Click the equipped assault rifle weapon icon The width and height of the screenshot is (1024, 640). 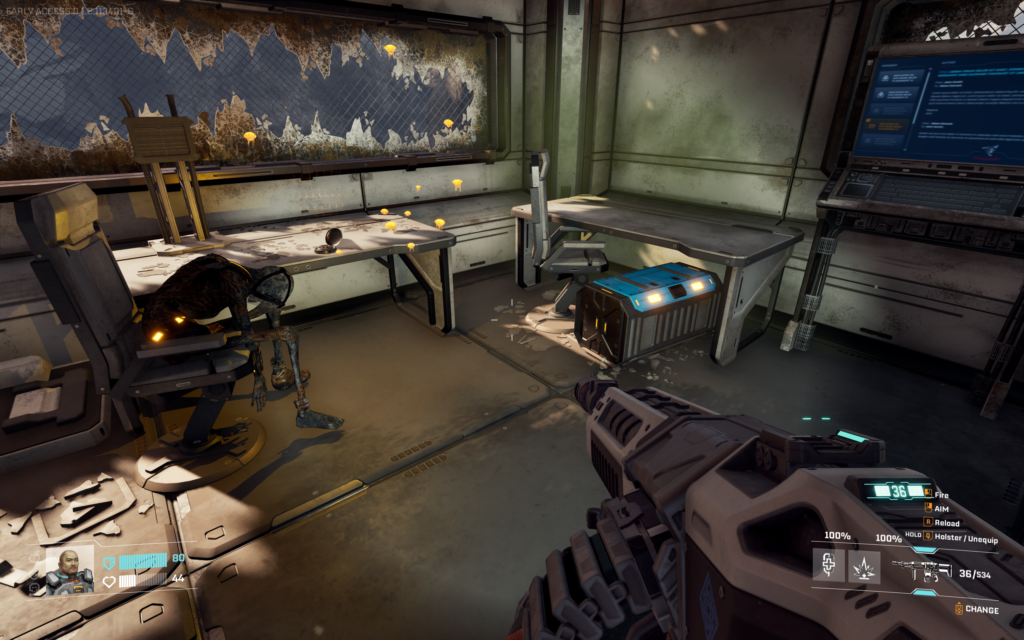(x=918, y=570)
